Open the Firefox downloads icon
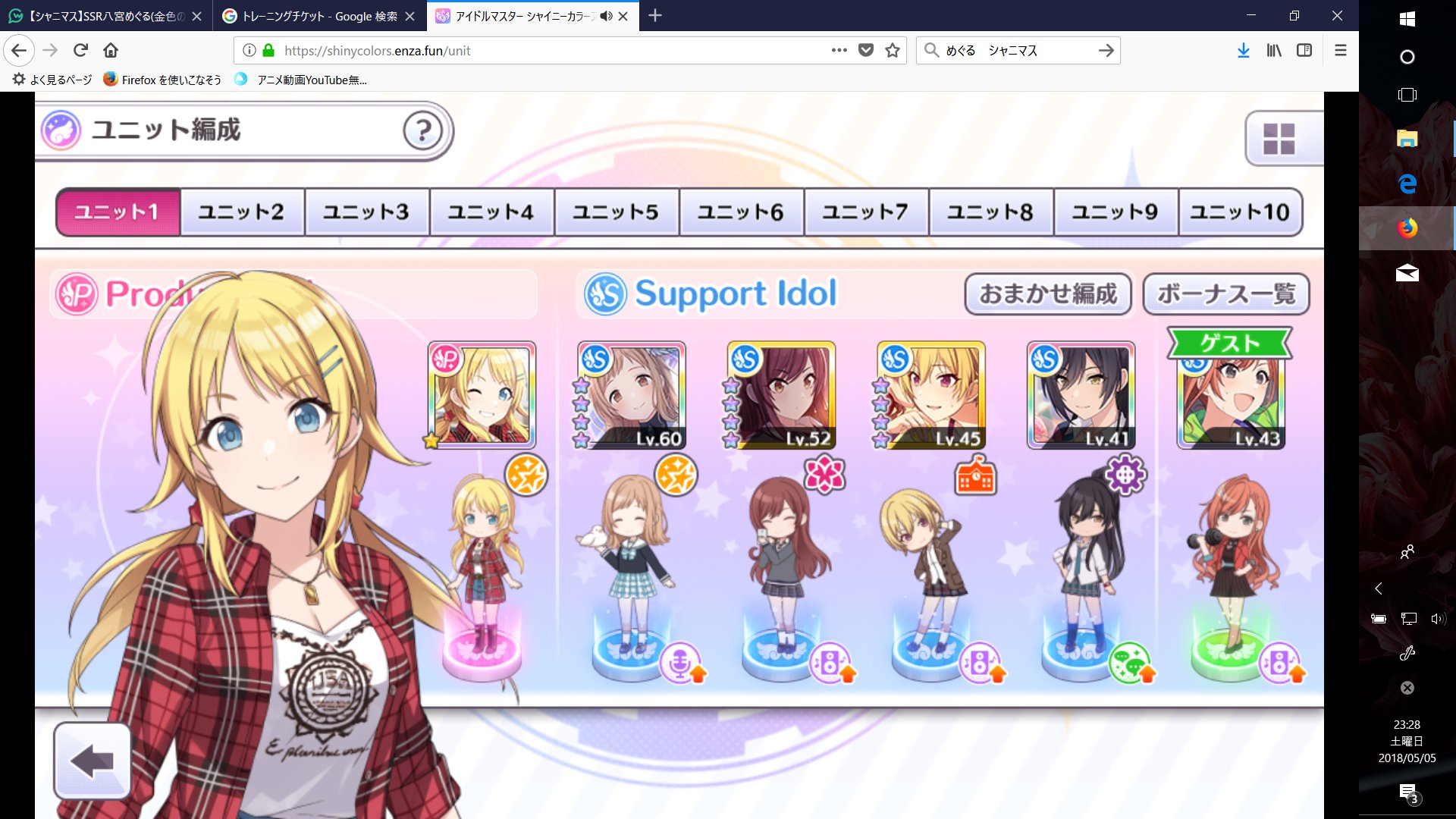This screenshot has height=819, width=1456. tap(1243, 50)
